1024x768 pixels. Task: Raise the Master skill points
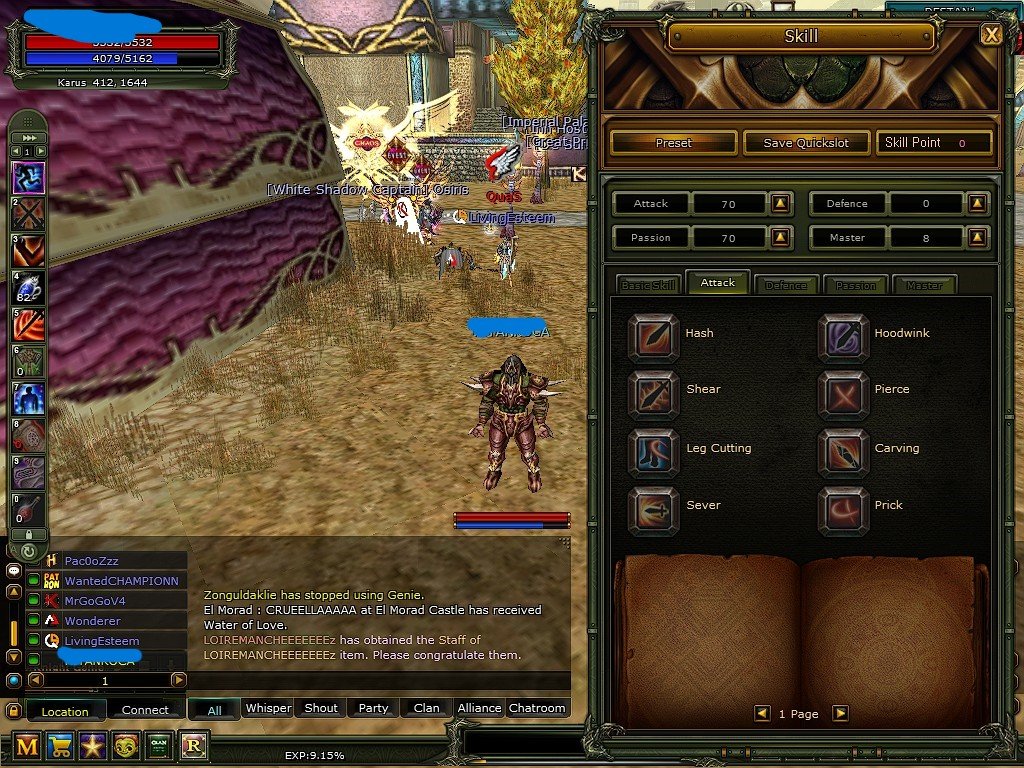(x=976, y=238)
